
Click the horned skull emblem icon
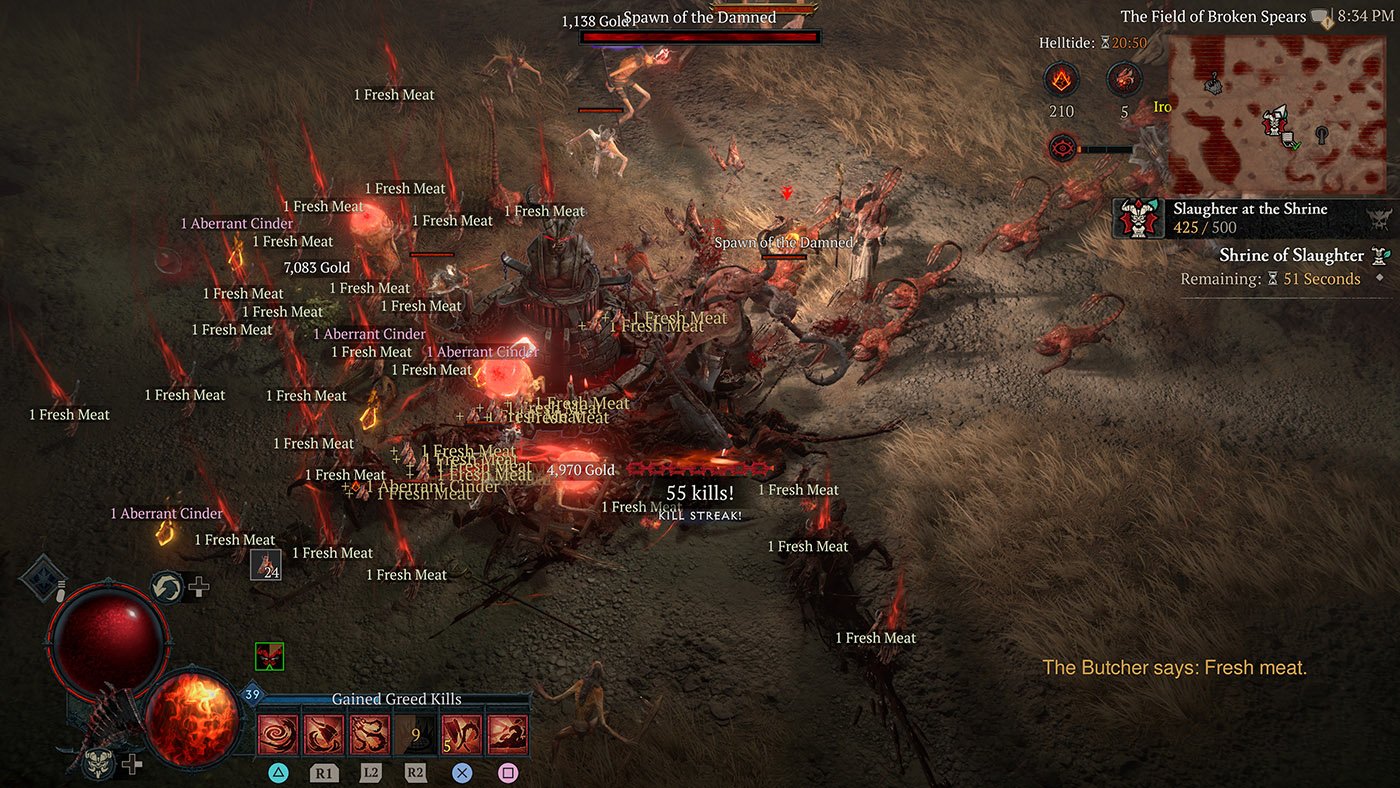click(97, 764)
